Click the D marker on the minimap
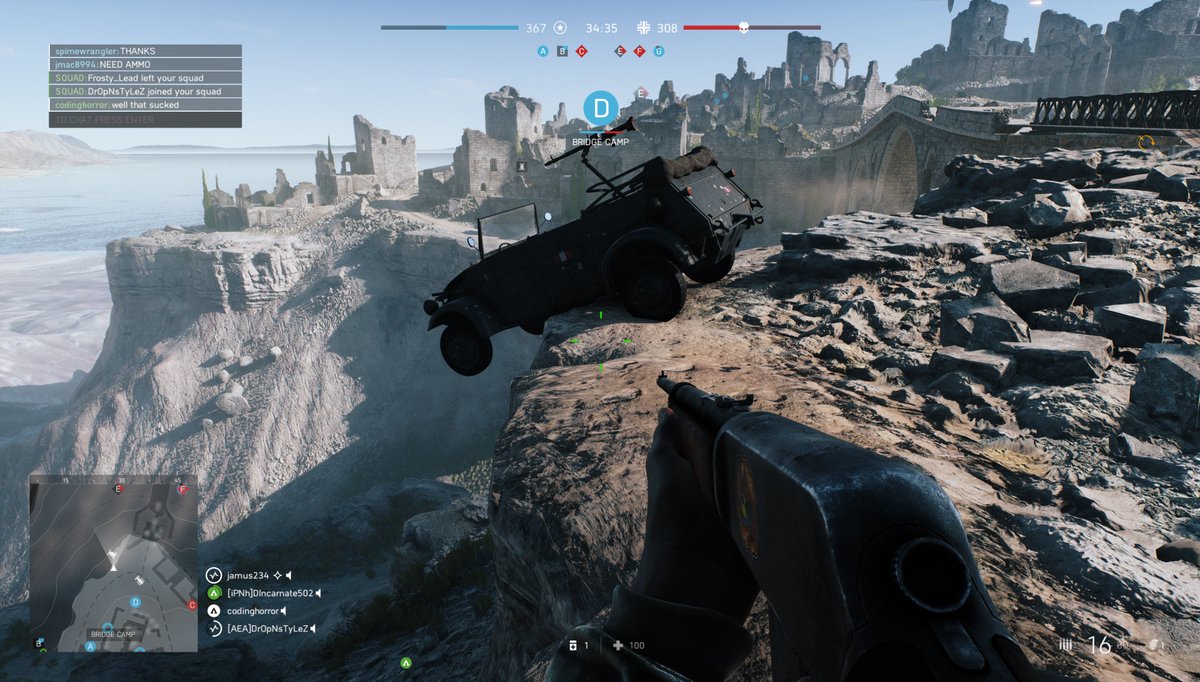1200x682 pixels. point(135,602)
